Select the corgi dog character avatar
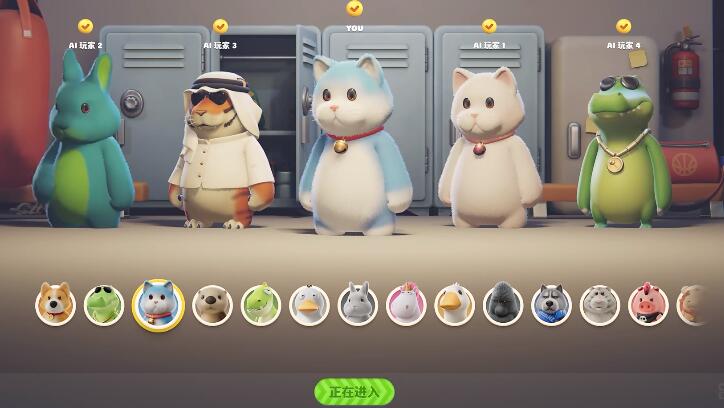The image size is (724, 408). click(x=56, y=304)
